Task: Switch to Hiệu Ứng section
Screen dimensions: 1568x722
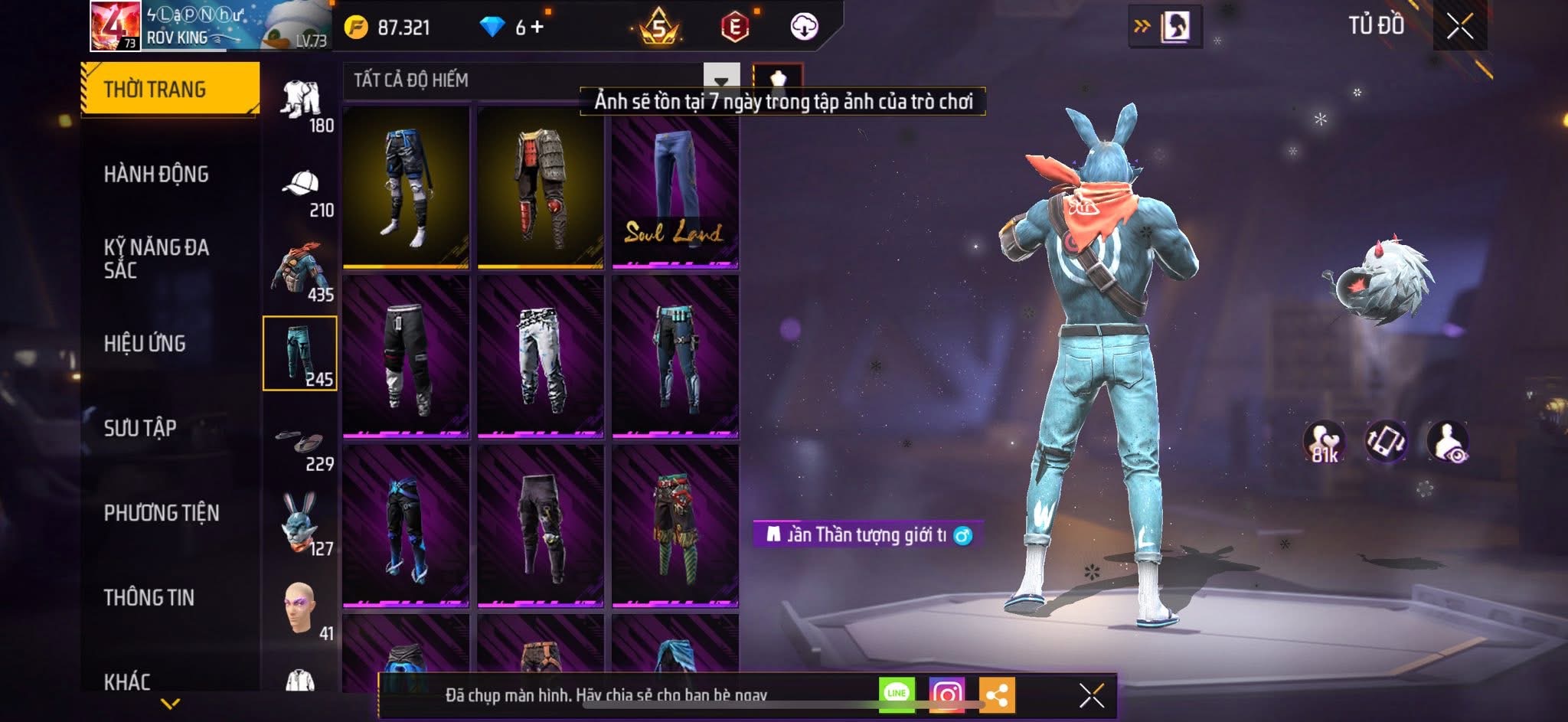Action: [145, 344]
